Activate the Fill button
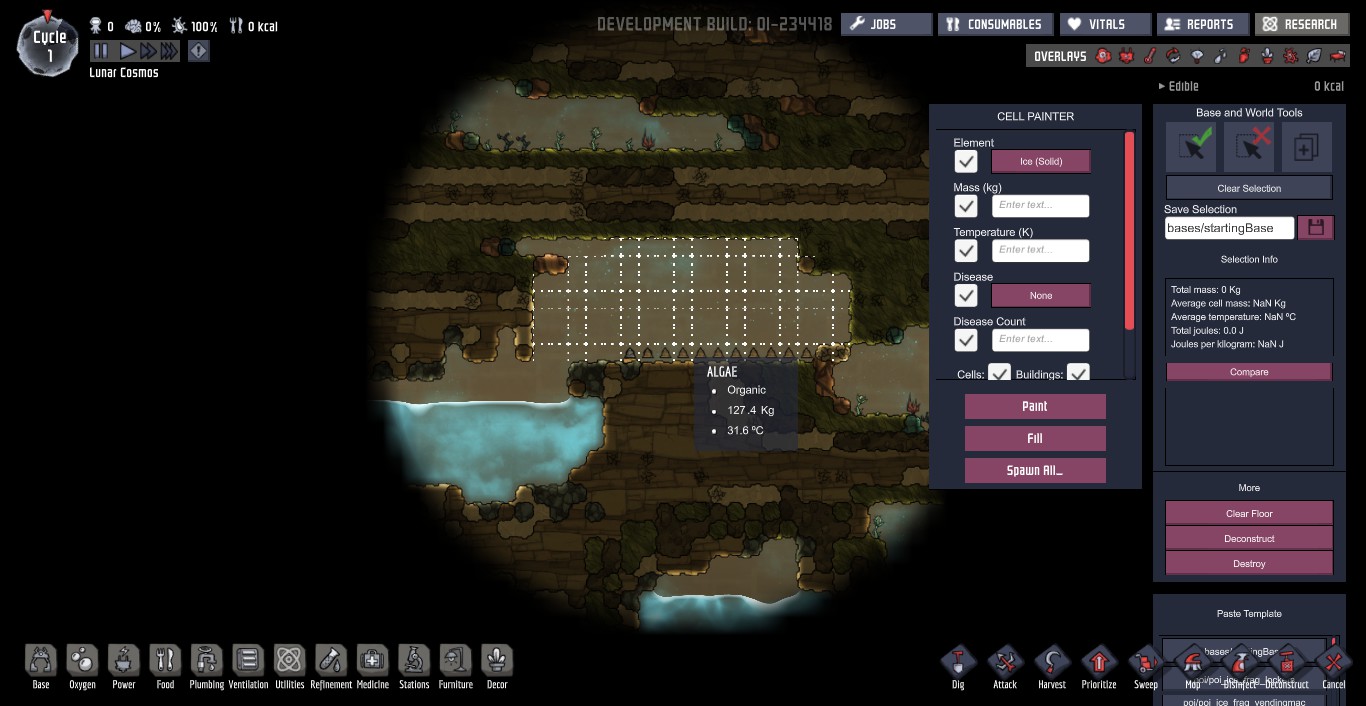 [1035, 438]
